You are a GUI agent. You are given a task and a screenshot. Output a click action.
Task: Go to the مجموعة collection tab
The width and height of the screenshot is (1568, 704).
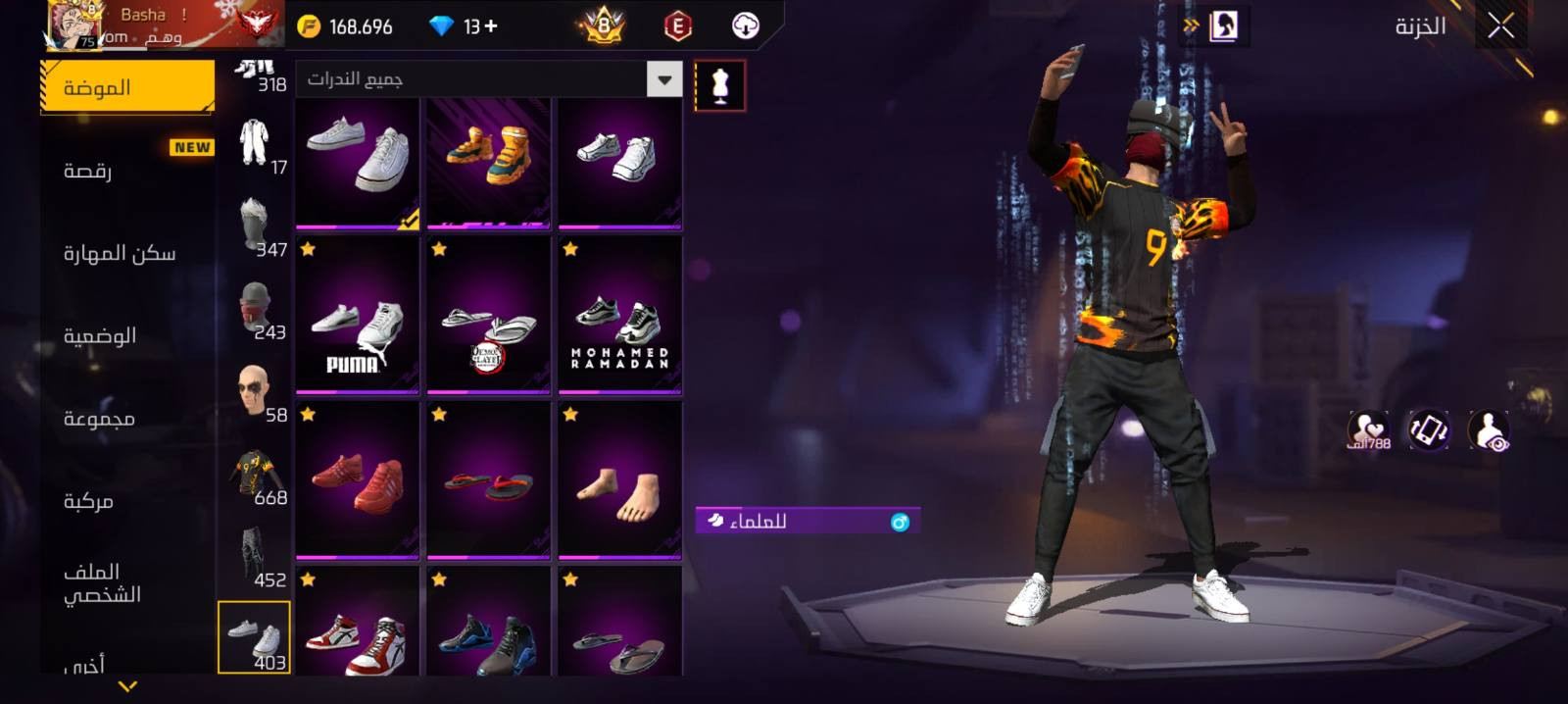99,419
